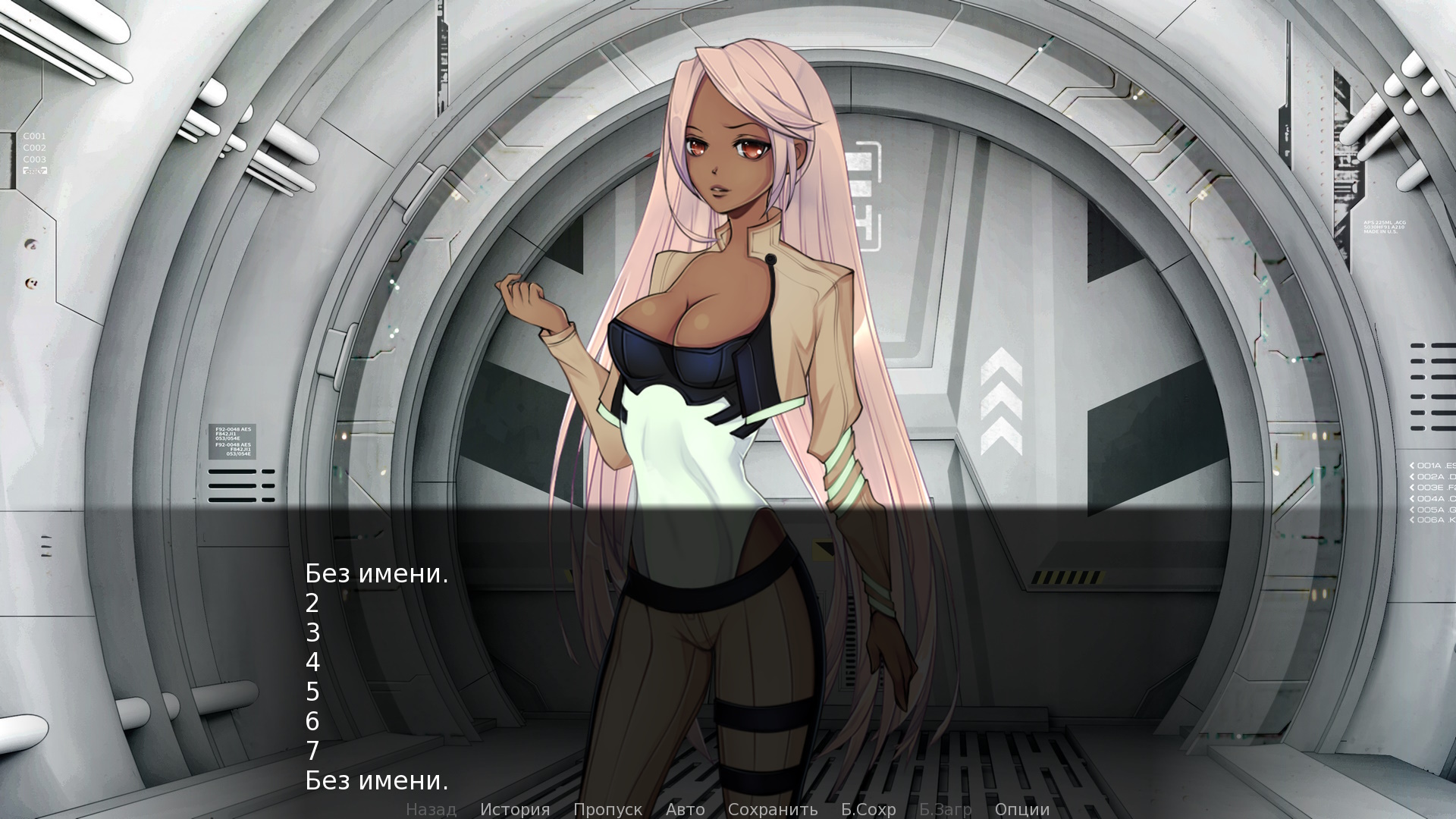Screen dimensions: 1456x819
Task: Open the История dialogue log
Action: tap(515, 809)
